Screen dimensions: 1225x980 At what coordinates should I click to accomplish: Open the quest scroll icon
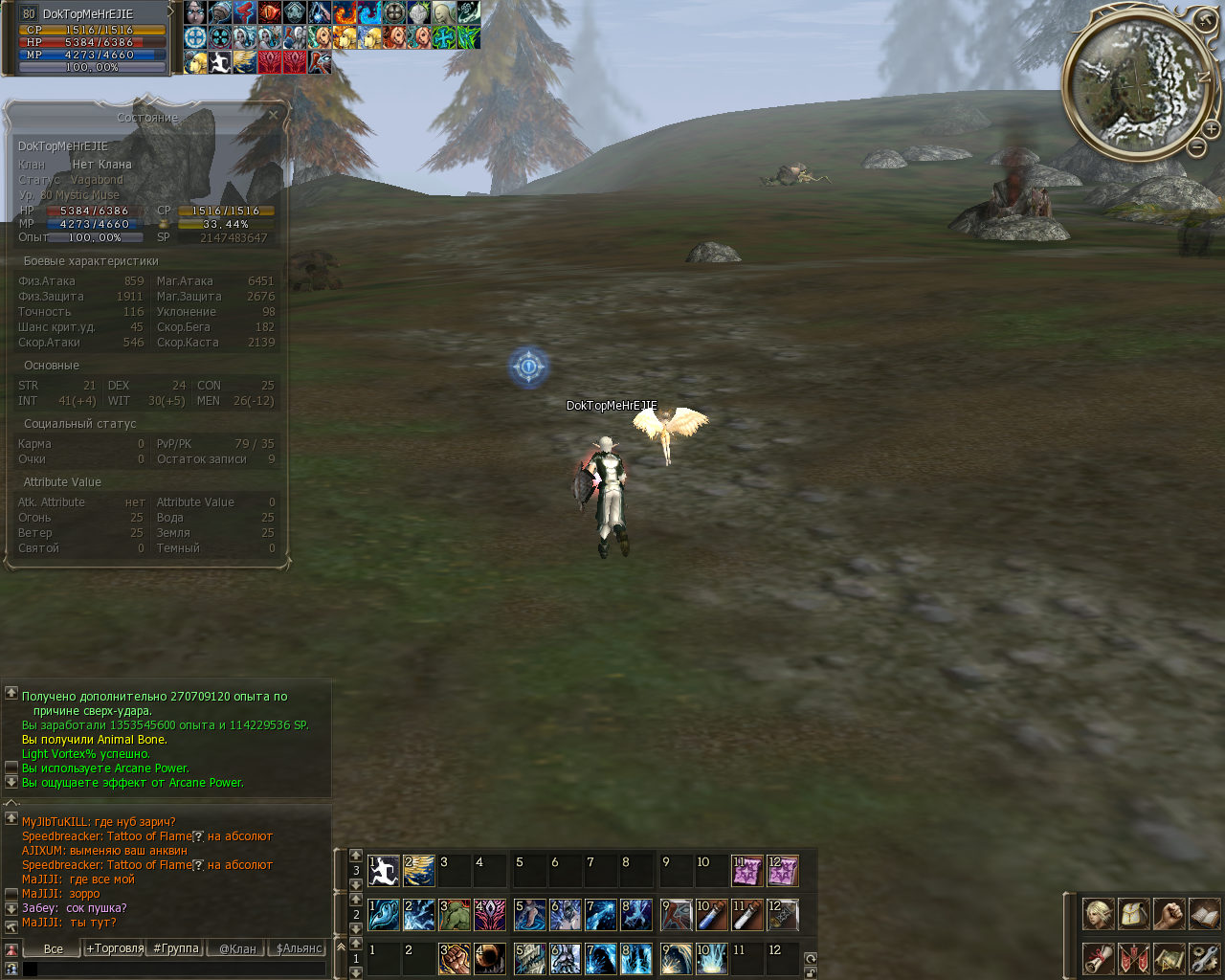[x=1098, y=958]
